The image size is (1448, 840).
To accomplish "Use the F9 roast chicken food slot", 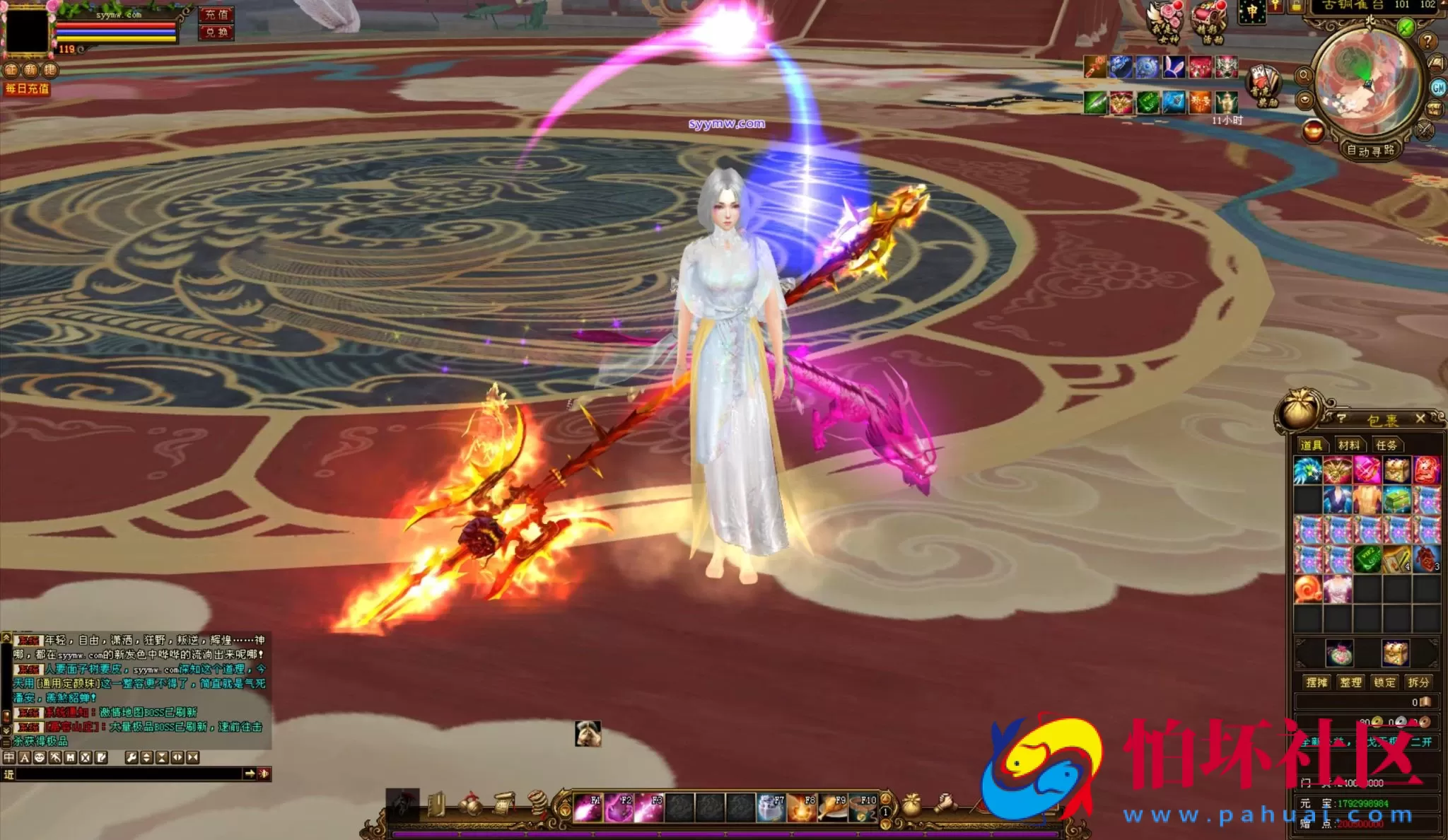I will [832, 808].
